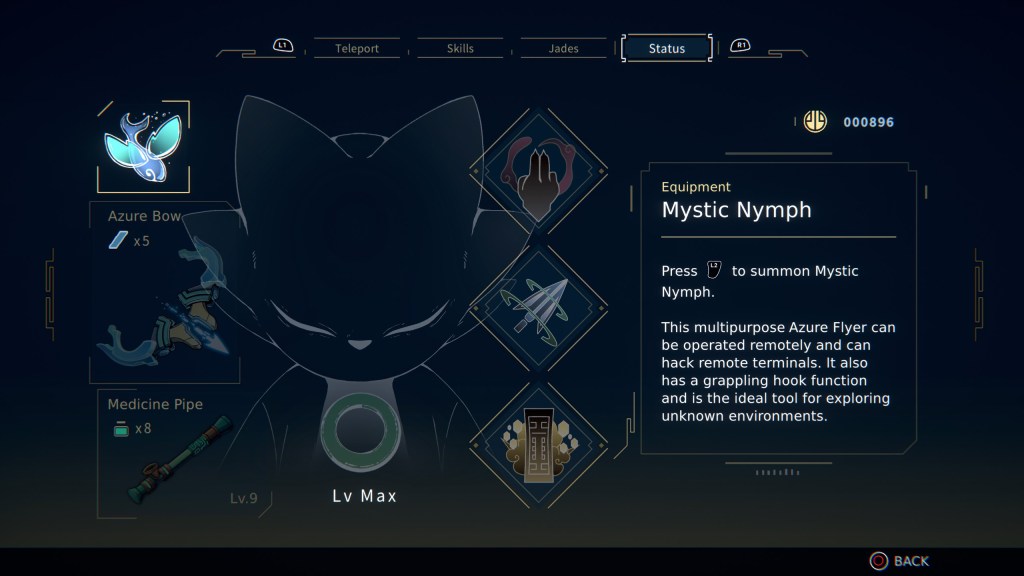The width and height of the screenshot is (1024, 576).
Task: Select the Mystic Nymph butterfly equipment icon
Action: coord(142,146)
